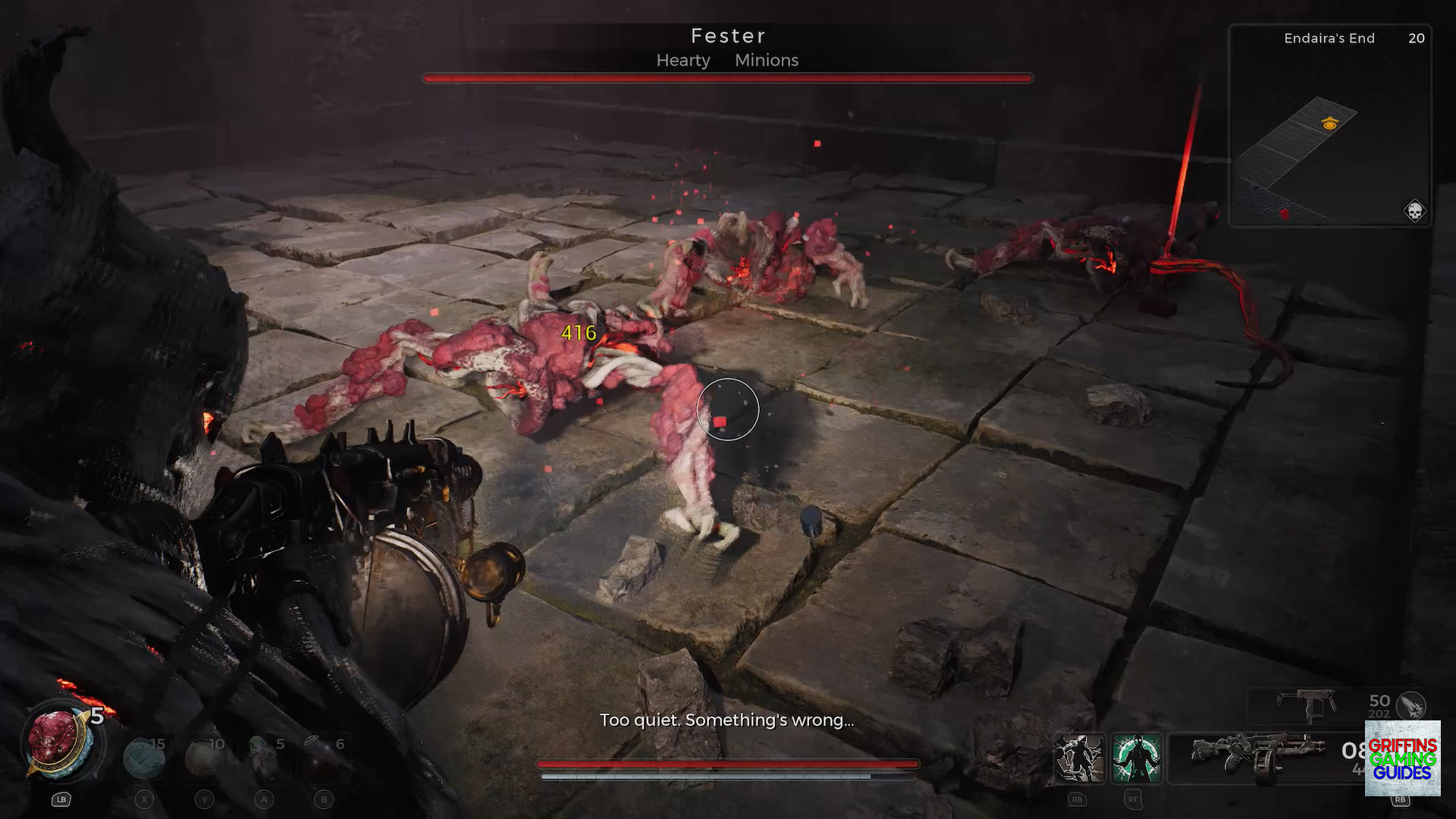Click the skull marker on the minimap
The height and width of the screenshot is (819, 1456).
click(1414, 211)
